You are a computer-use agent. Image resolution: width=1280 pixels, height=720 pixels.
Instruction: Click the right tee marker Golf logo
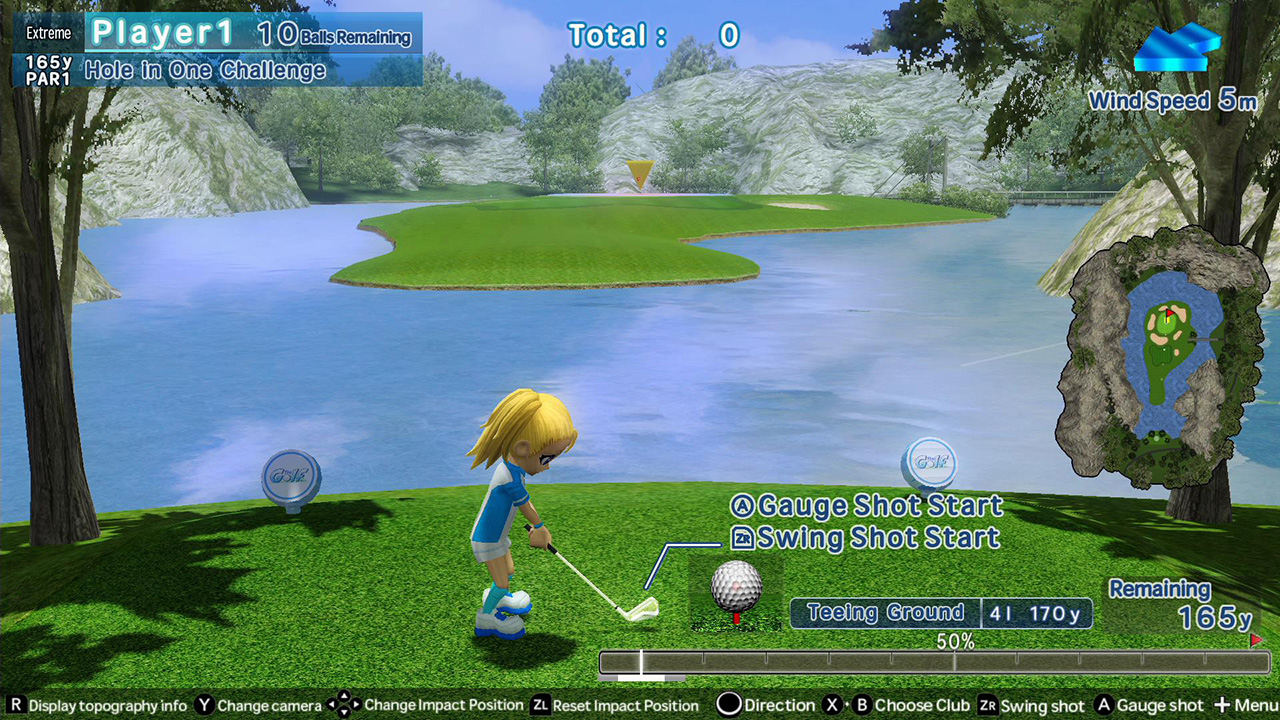click(931, 462)
